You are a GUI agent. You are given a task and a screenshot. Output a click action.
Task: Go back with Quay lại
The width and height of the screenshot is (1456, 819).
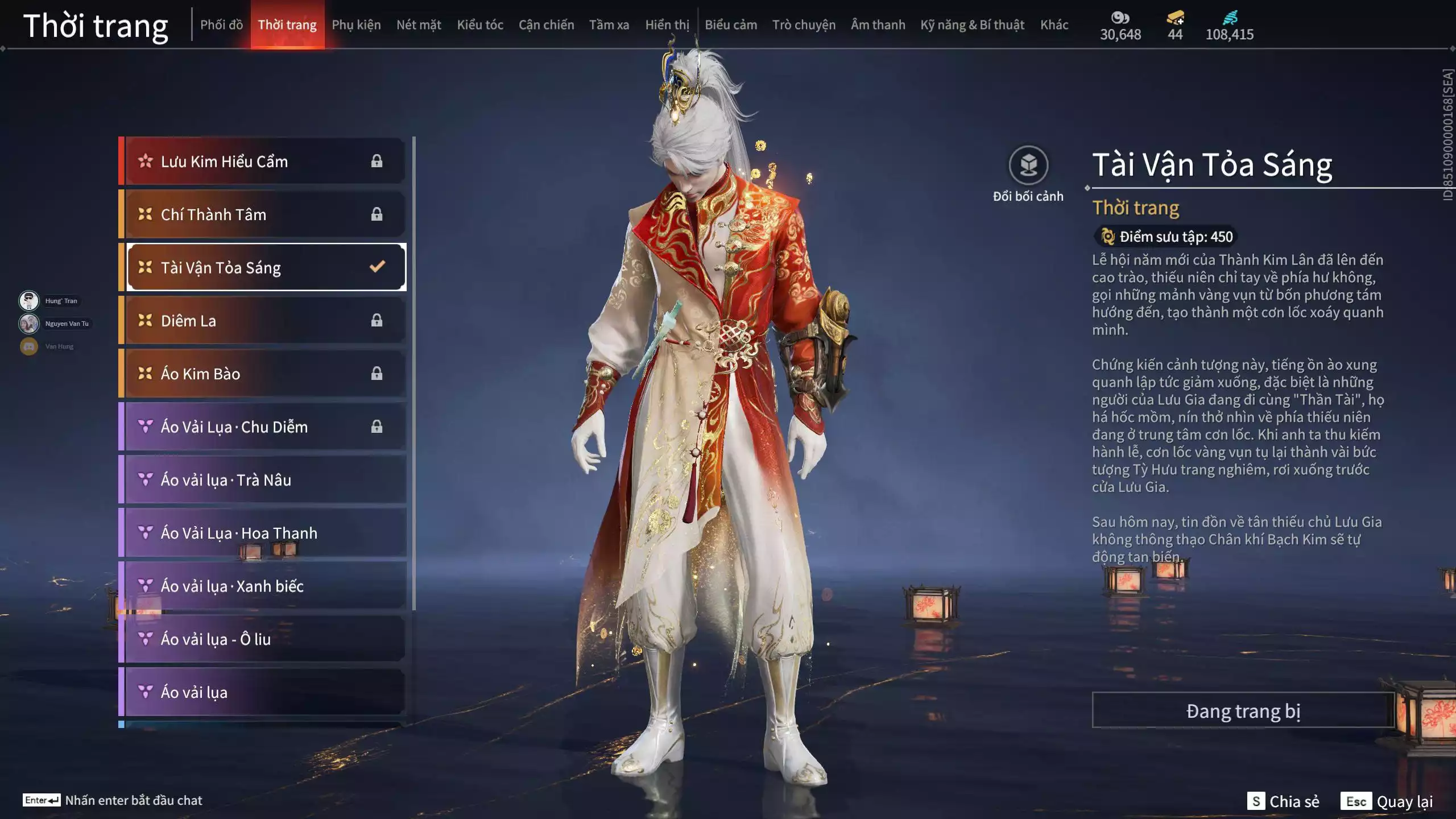[1388, 801]
